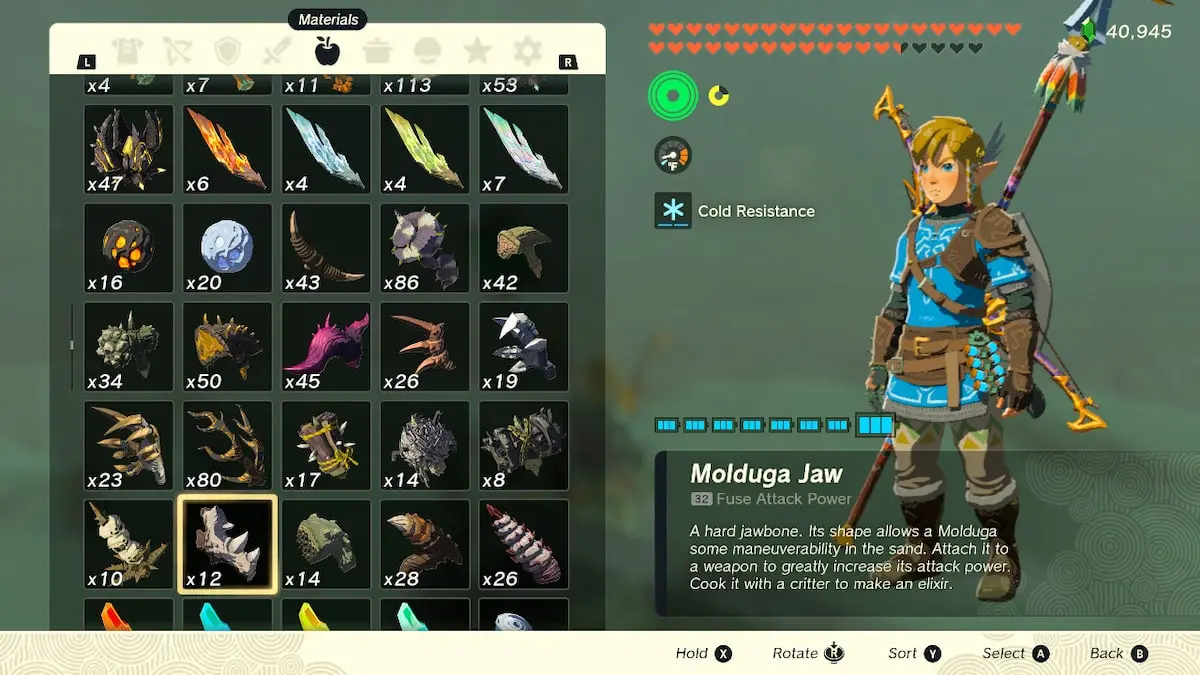Screen dimensions: 1200x675
Task: Open the bows and arrows tab
Action: [177, 51]
